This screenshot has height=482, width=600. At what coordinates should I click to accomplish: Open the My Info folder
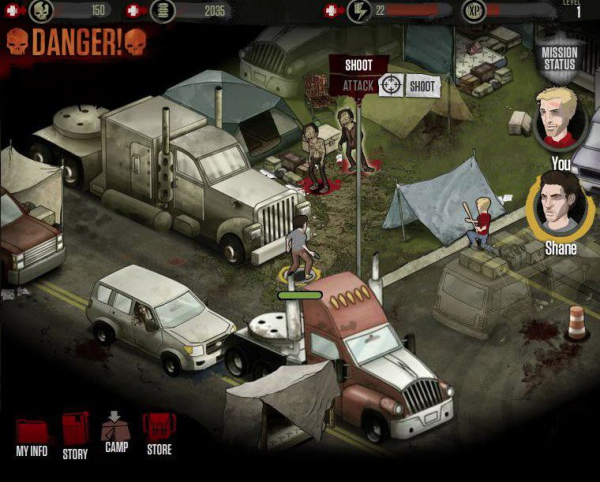point(32,436)
